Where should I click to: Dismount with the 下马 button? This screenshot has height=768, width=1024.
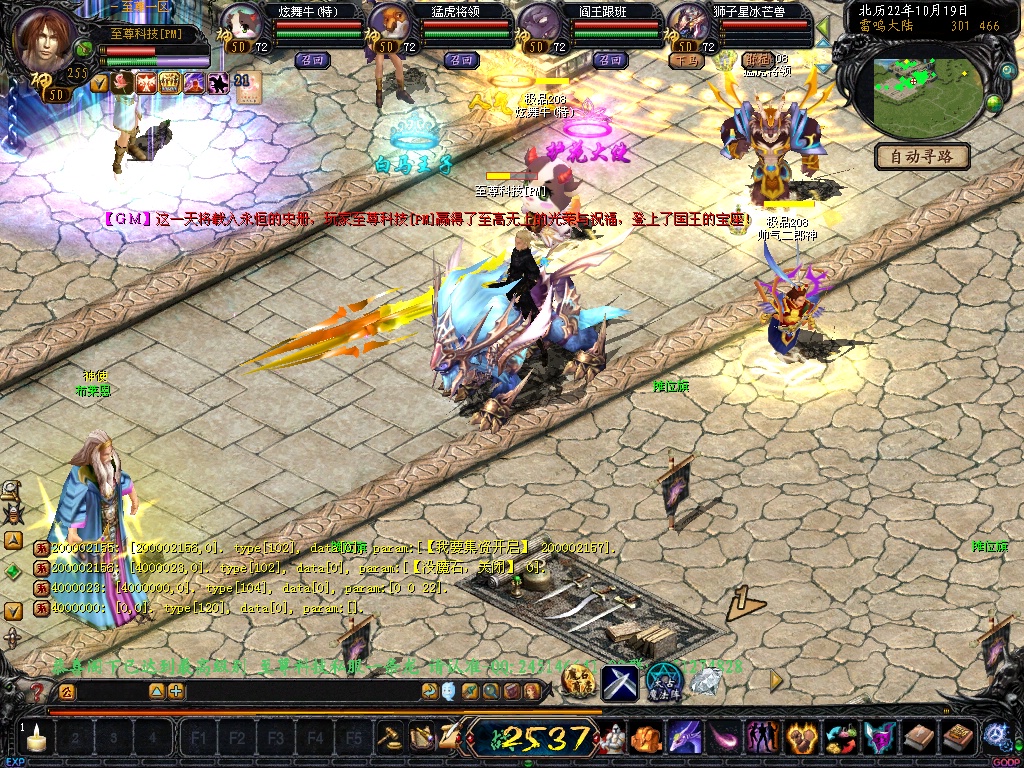point(687,60)
